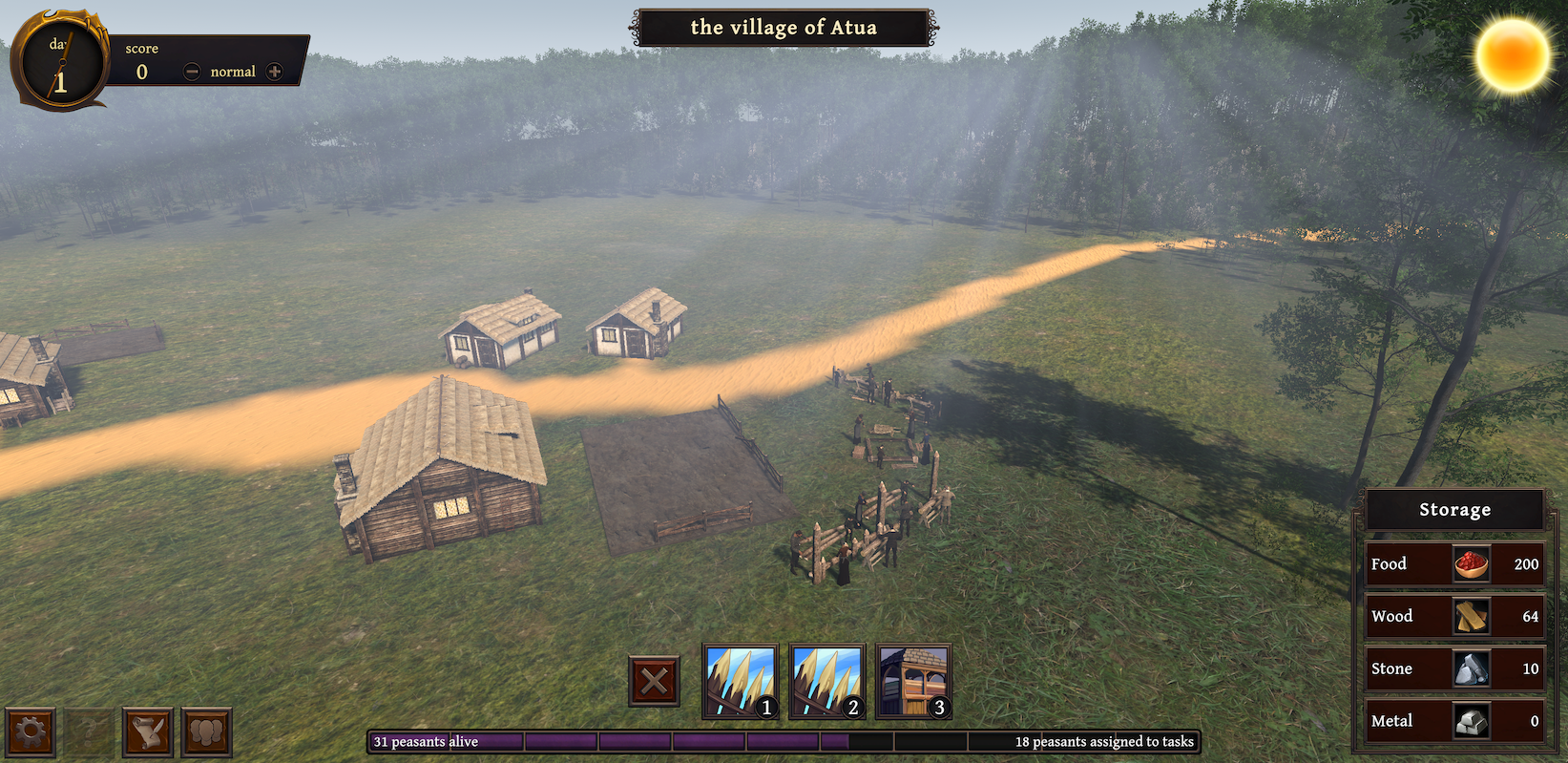Open the gear settings menu
This screenshot has height=763, width=1568.
click(31, 732)
